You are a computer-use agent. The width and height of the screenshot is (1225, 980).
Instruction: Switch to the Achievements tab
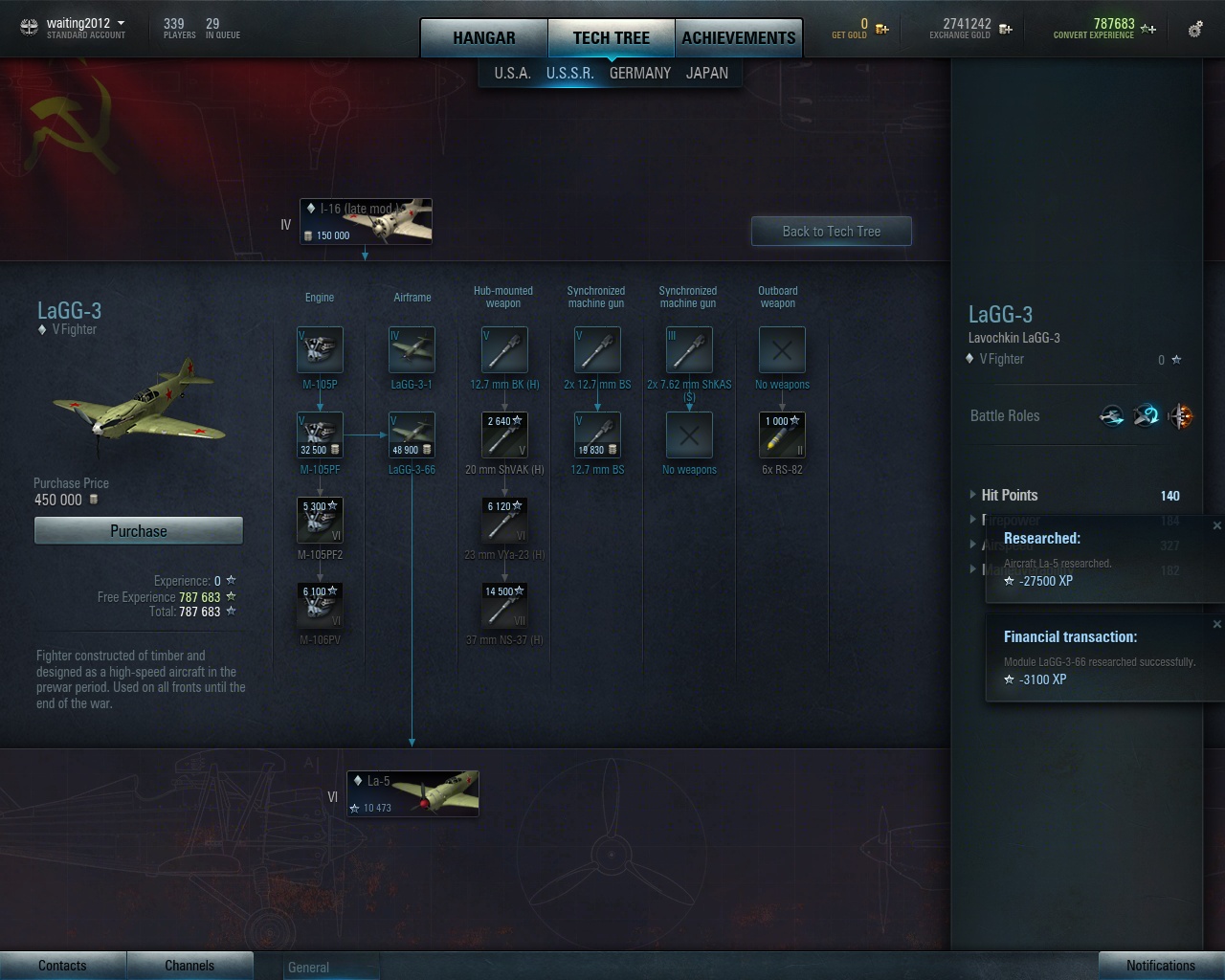coord(738,38)
